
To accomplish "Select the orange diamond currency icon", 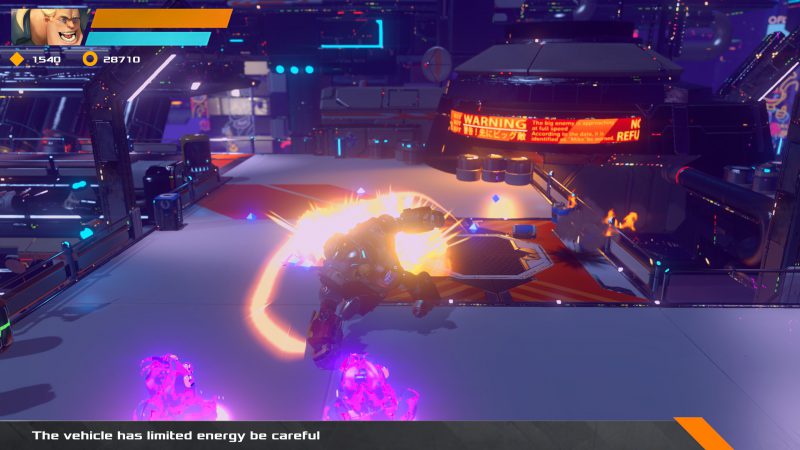I will (x=16, y=59).
